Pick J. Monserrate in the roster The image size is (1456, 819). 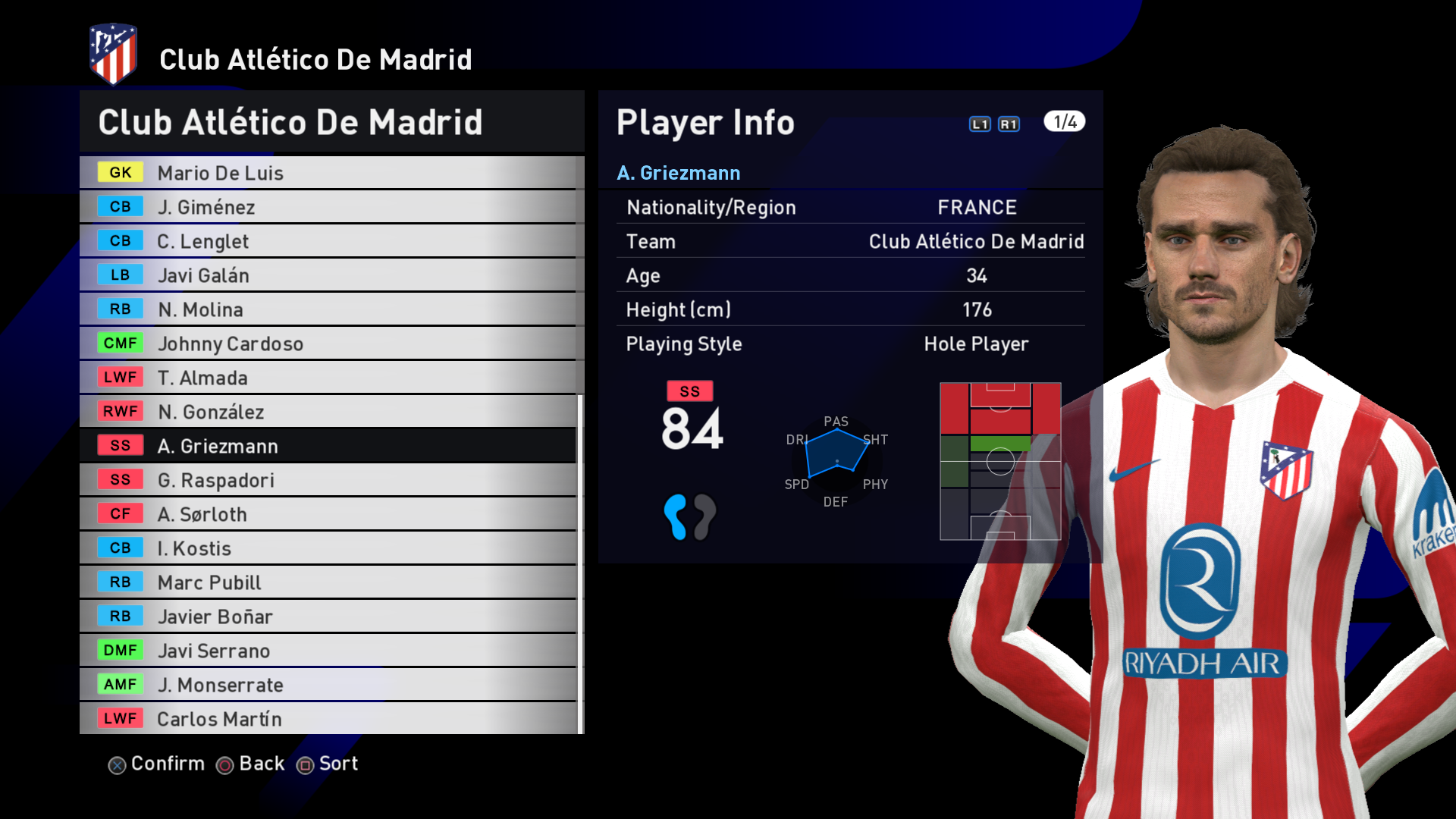pos(328,685)
